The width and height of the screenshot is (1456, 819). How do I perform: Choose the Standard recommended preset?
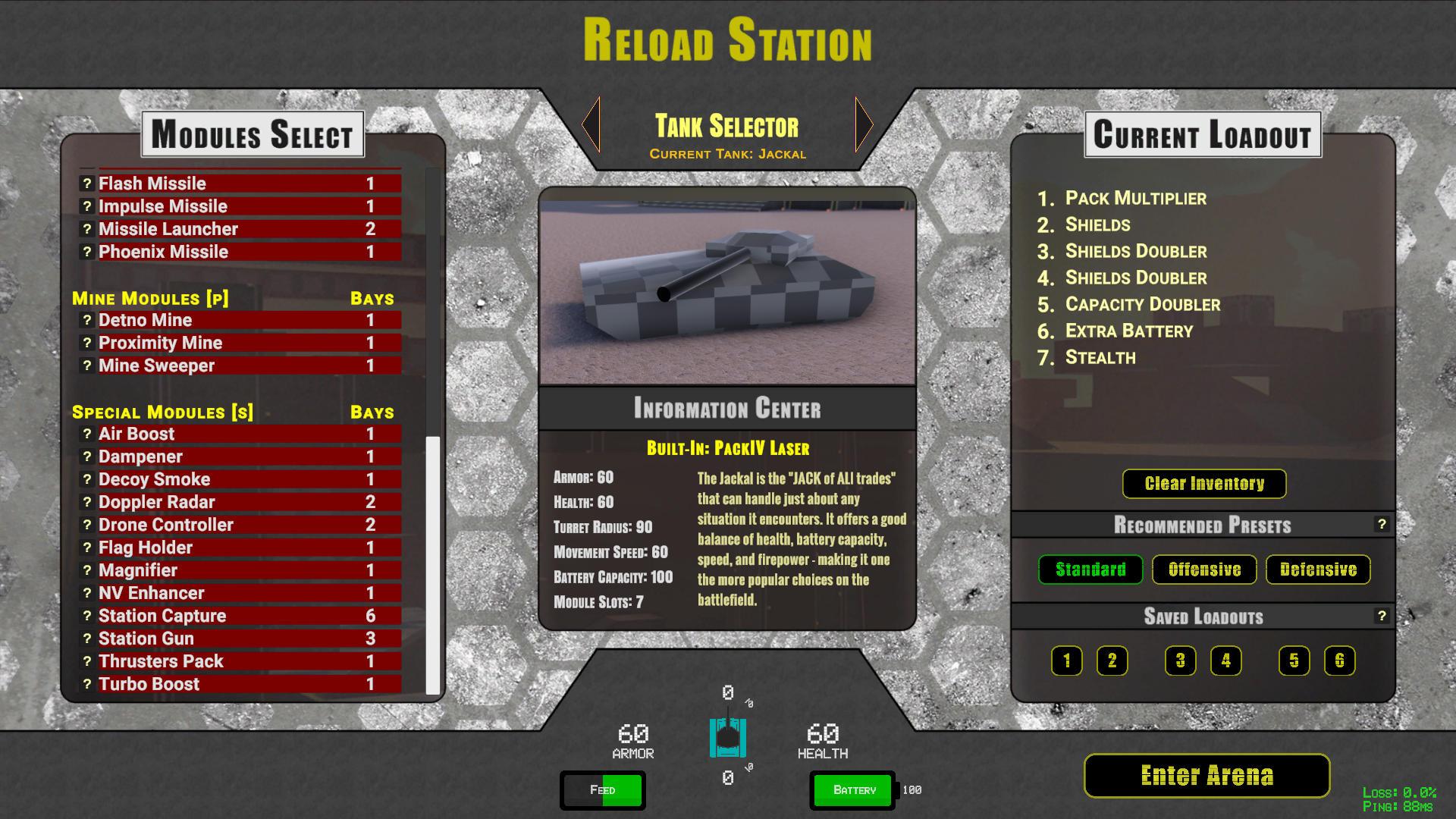coord(1090,570)
